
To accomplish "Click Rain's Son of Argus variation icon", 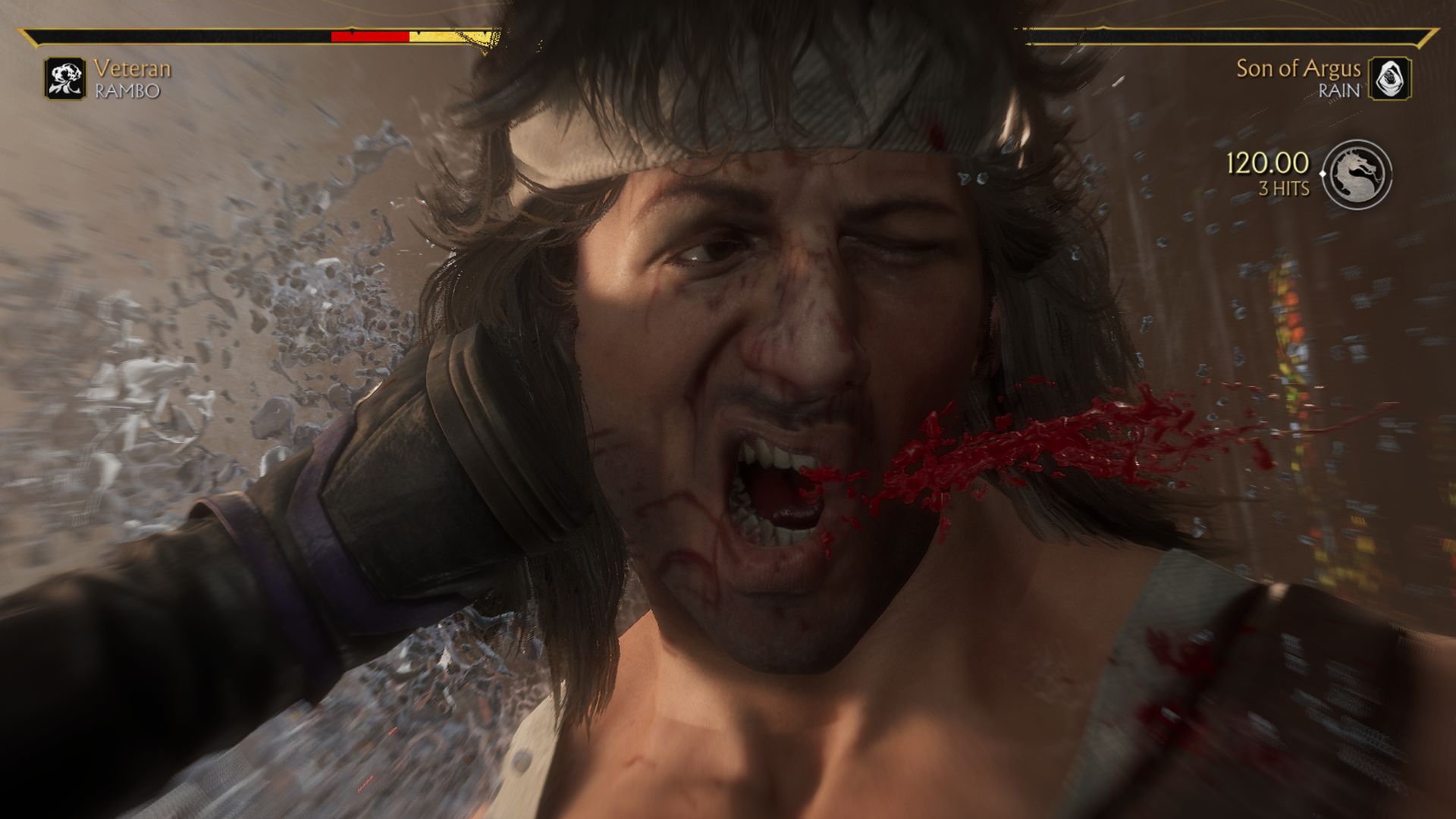I will point(1389,78).
